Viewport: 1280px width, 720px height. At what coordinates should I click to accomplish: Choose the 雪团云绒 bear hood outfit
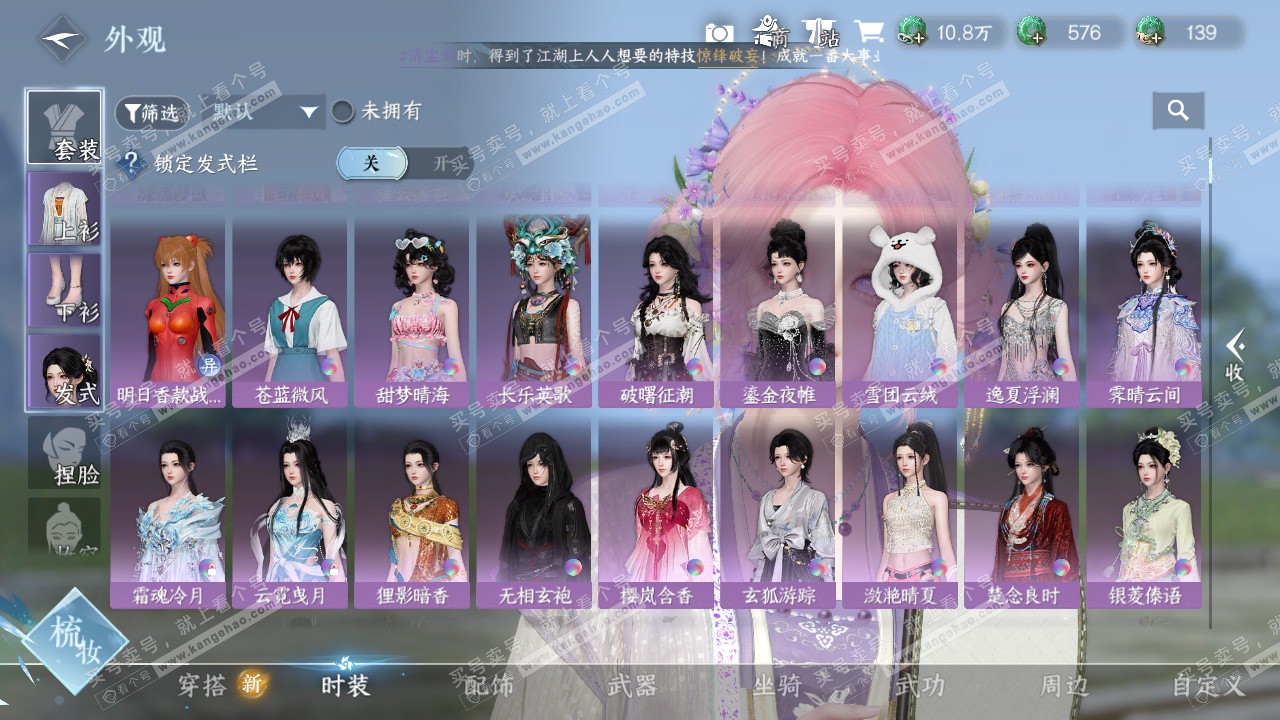(900, 311)
